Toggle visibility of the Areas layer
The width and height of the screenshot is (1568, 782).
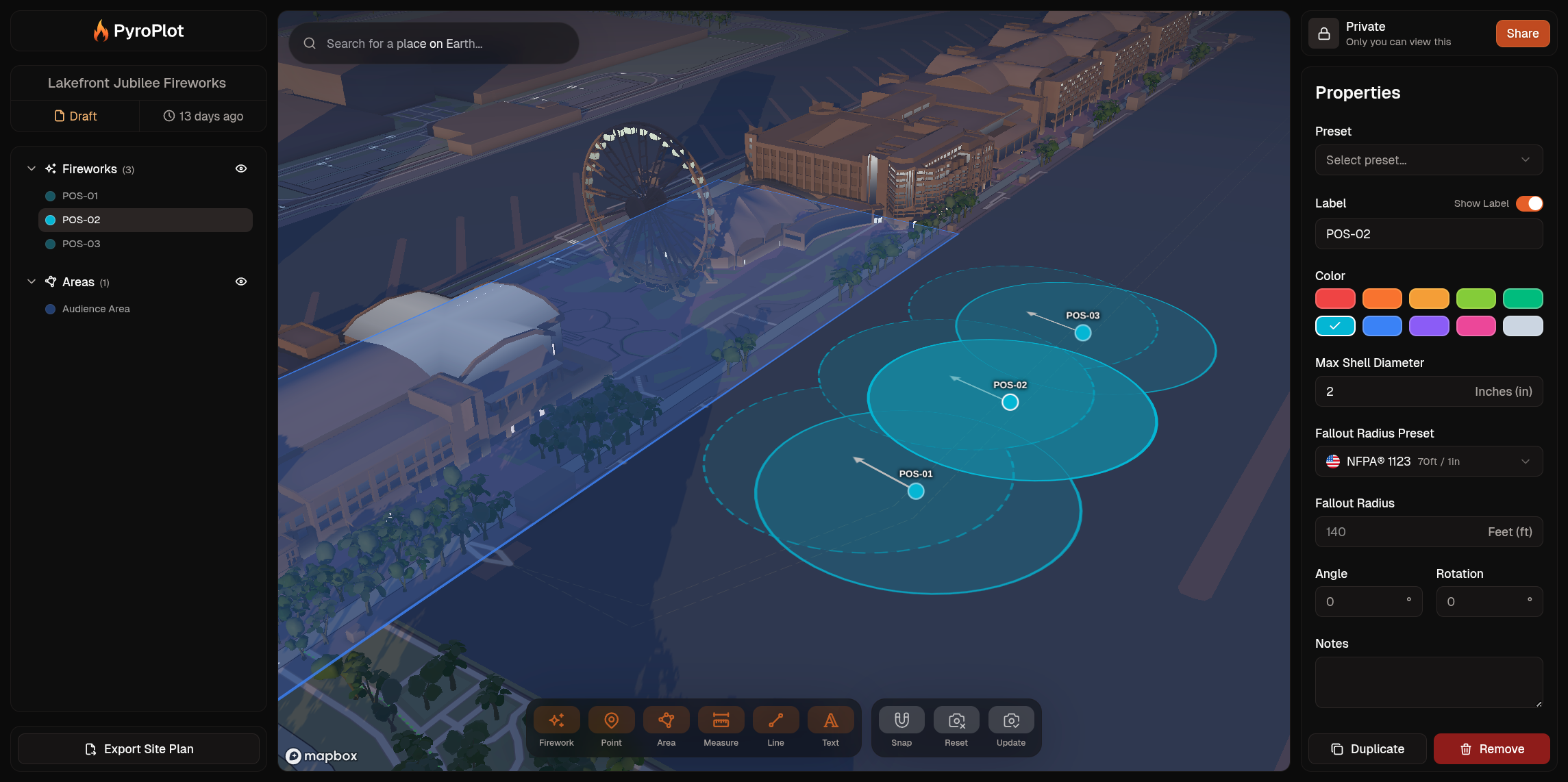click(x=241, y=281)
